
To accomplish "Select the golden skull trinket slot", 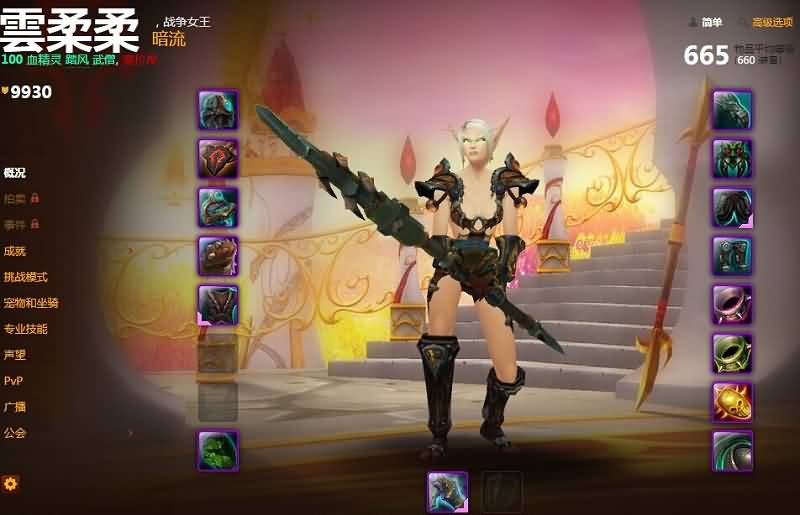I will pos(732,402).
